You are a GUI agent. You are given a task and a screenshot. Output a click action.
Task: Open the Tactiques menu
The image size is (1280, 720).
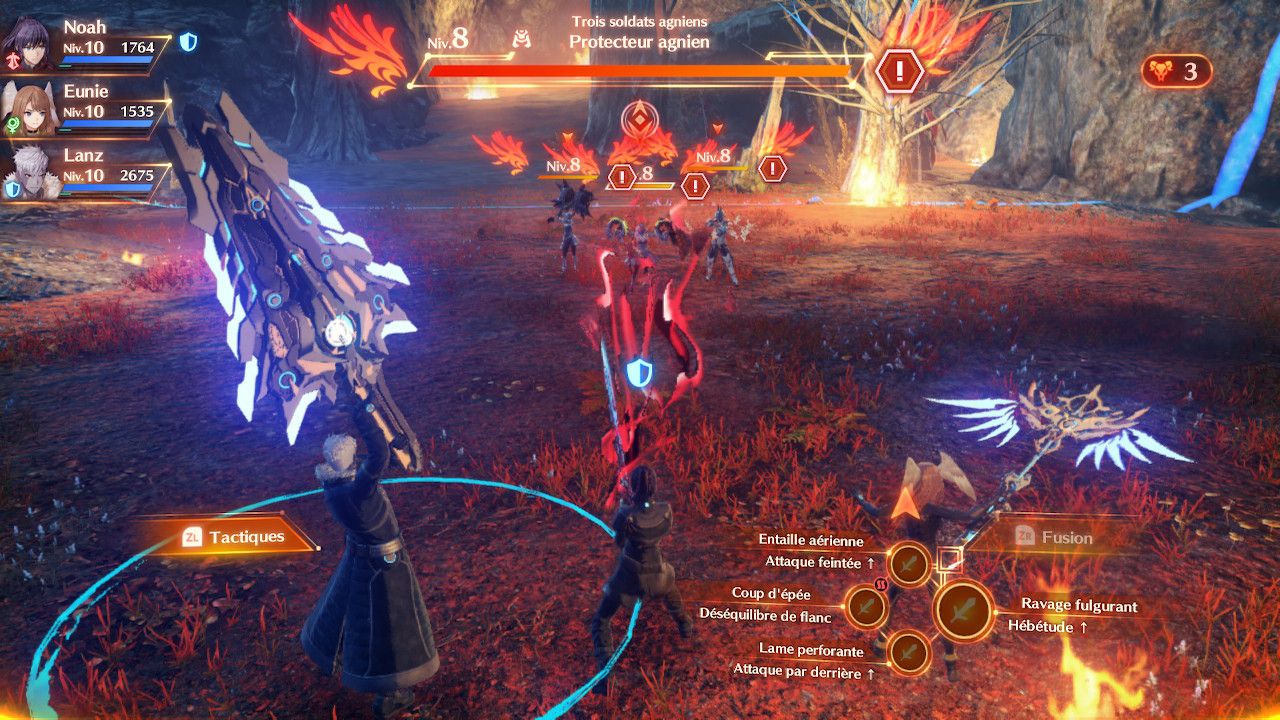234,537
